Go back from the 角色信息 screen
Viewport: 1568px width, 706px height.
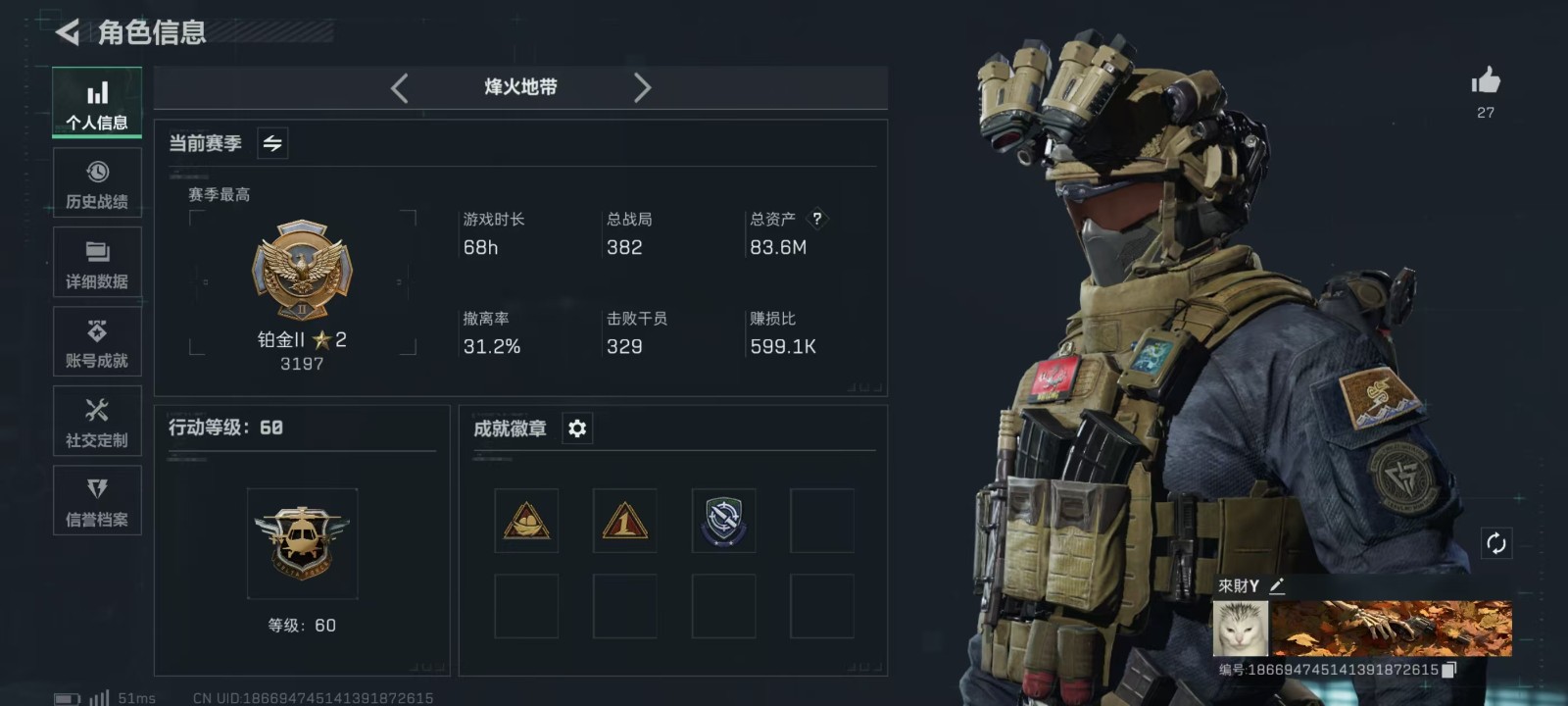pyautogui.click(x=68, y=32)
